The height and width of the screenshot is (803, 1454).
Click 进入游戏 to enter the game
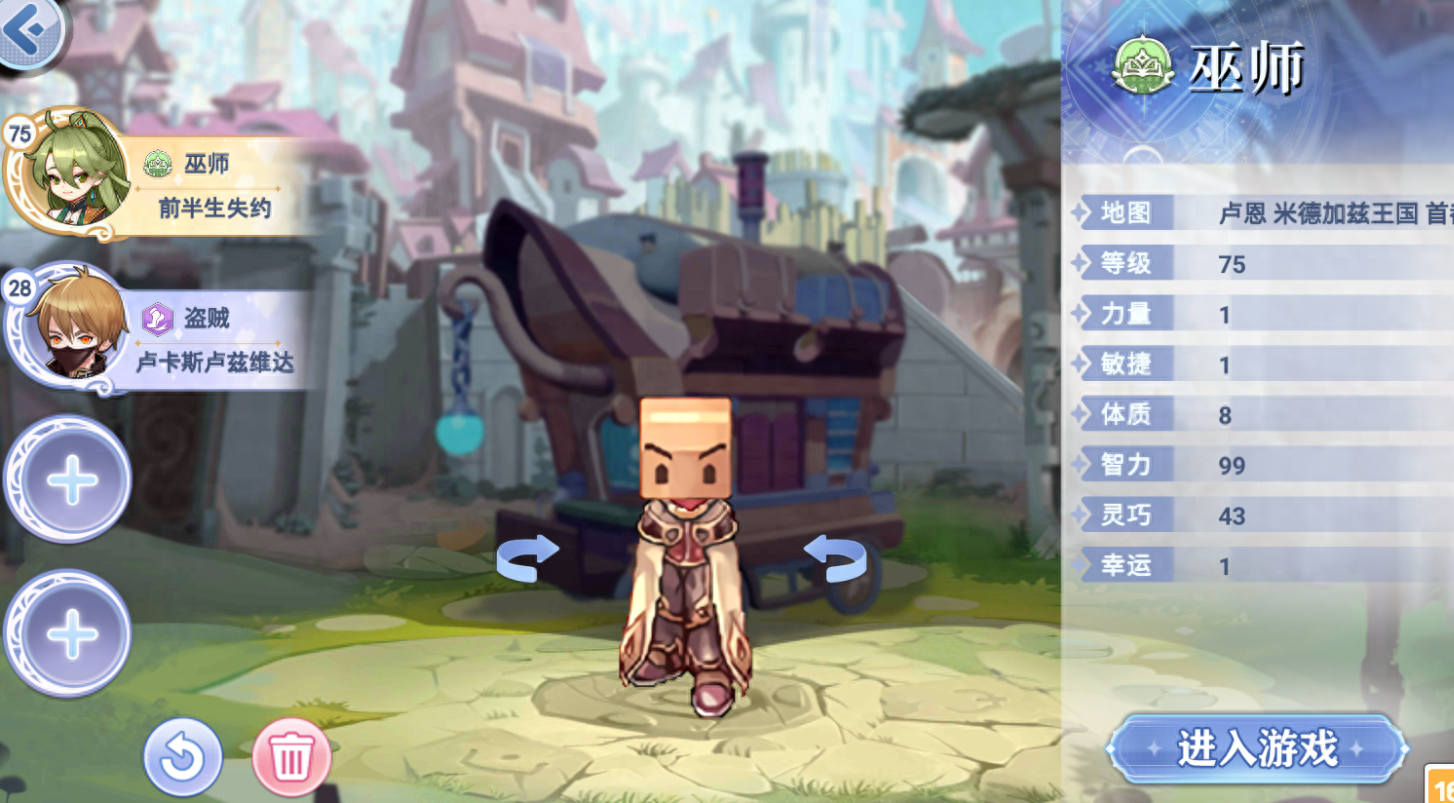(1256, 748)
